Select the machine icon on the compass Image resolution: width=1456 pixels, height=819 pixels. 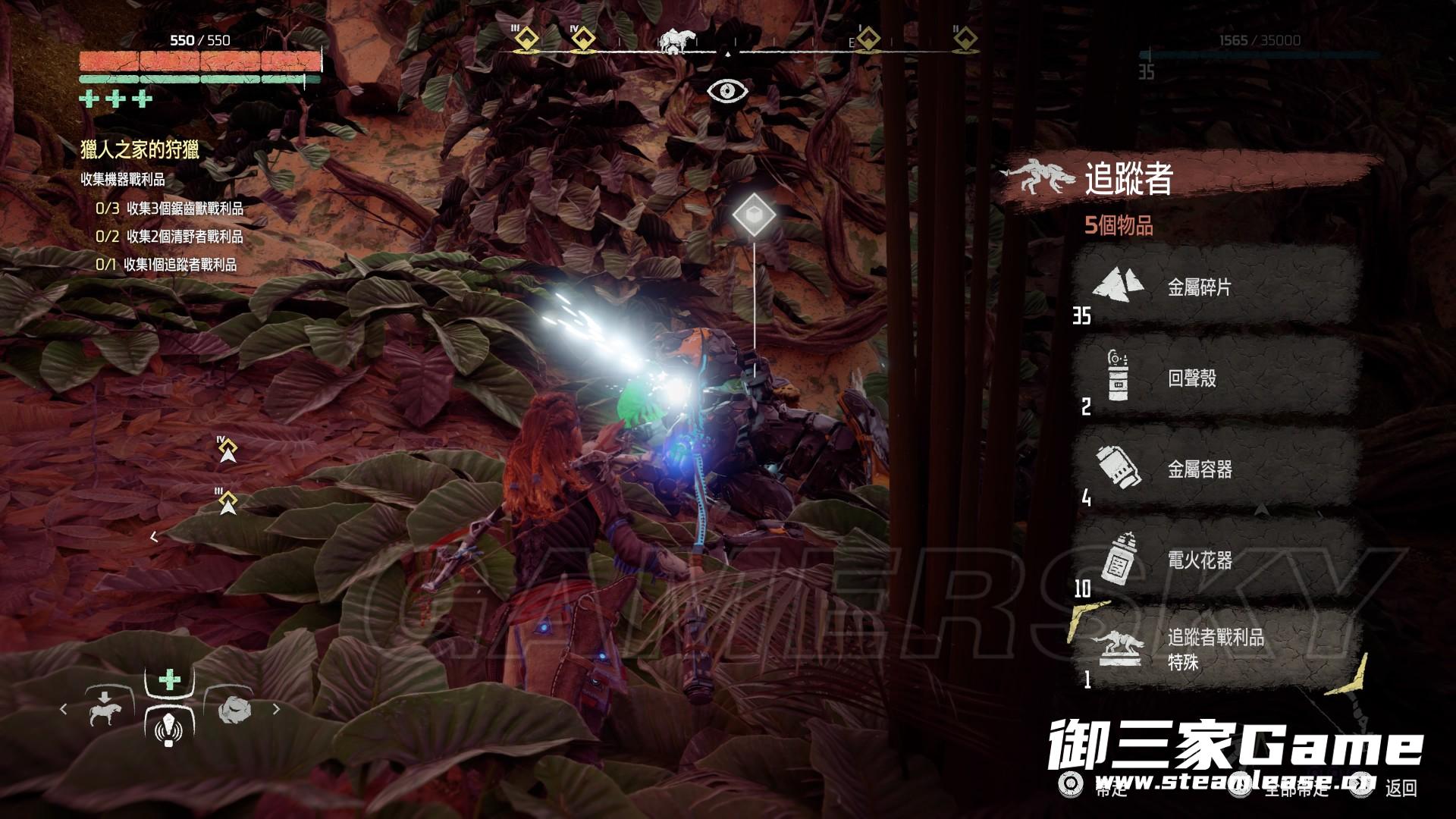[x=674, y=42]
